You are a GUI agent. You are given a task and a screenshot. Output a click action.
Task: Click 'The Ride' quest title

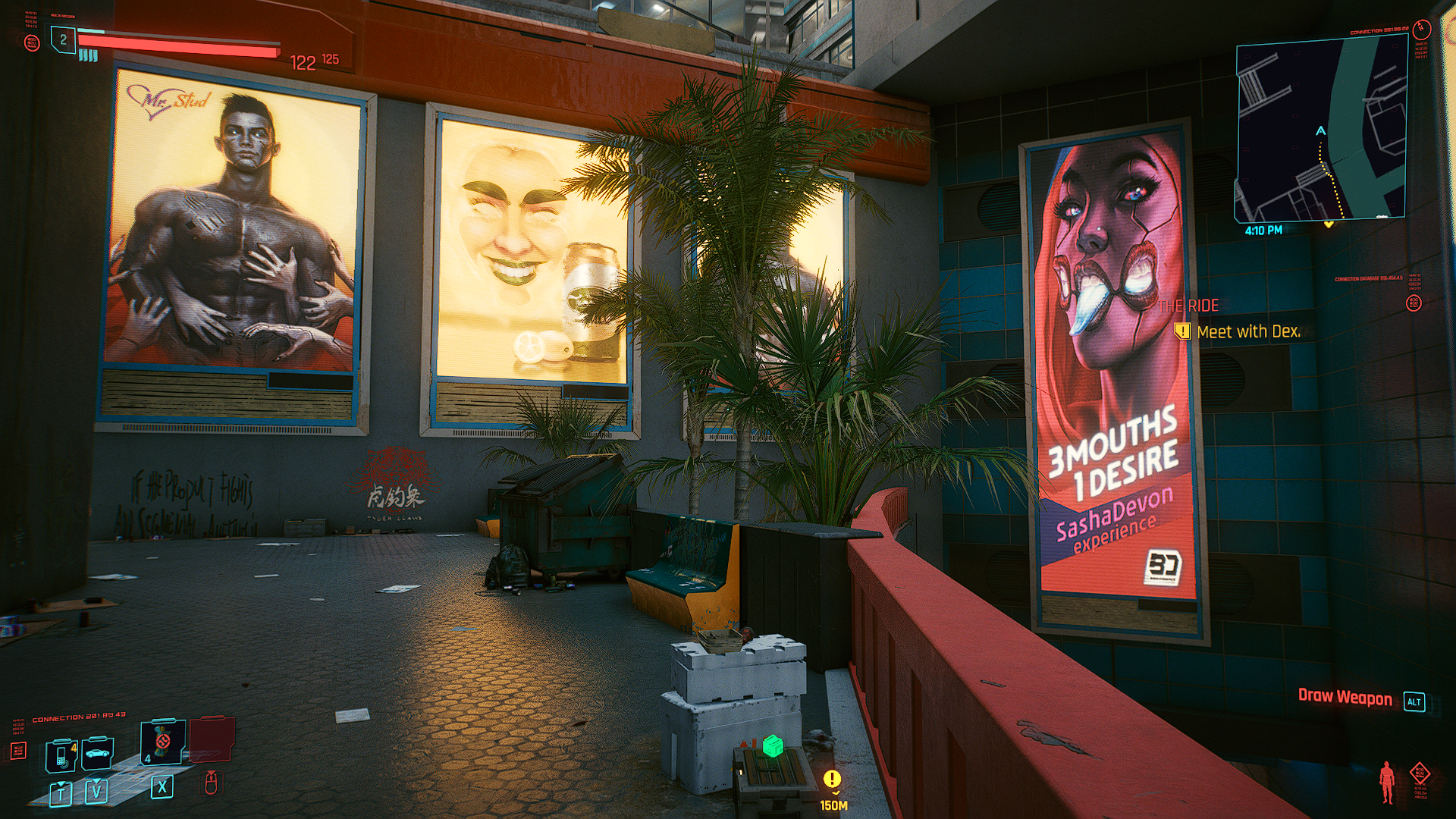1188,306
